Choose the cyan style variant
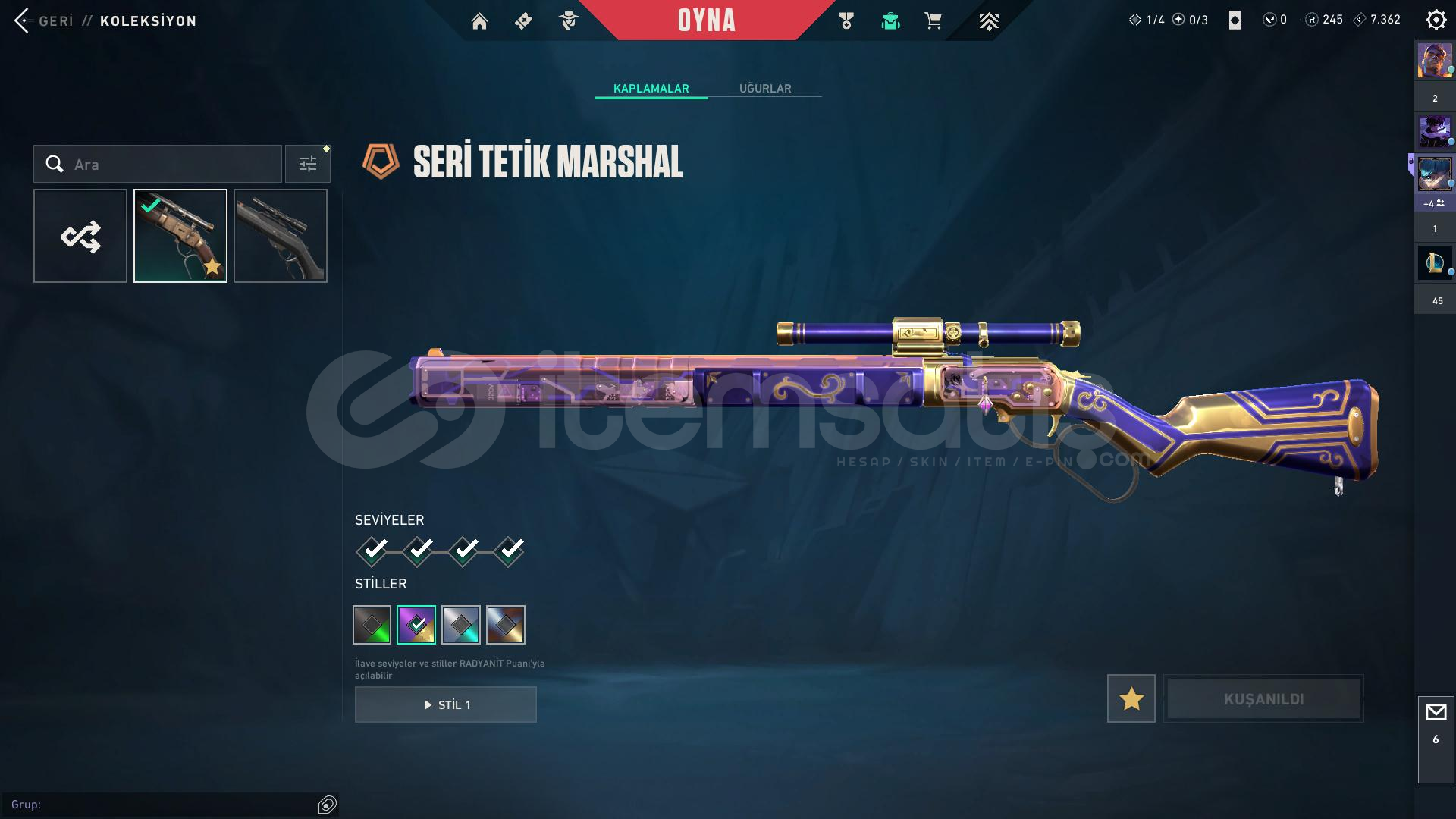1456x819 pixels. point(461,625)
